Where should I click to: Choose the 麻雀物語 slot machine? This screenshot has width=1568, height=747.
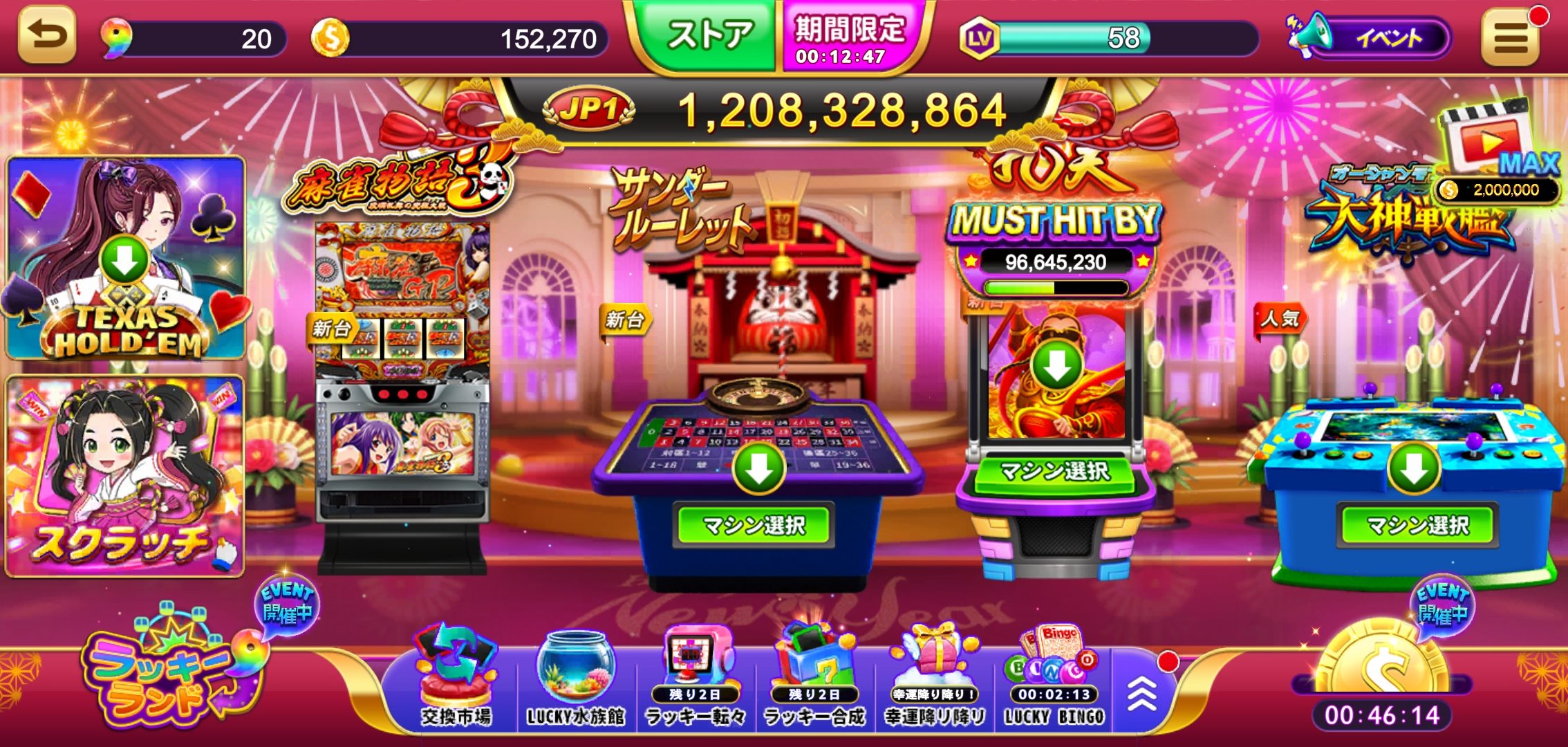pyautogui.click(x=402, y=387)
